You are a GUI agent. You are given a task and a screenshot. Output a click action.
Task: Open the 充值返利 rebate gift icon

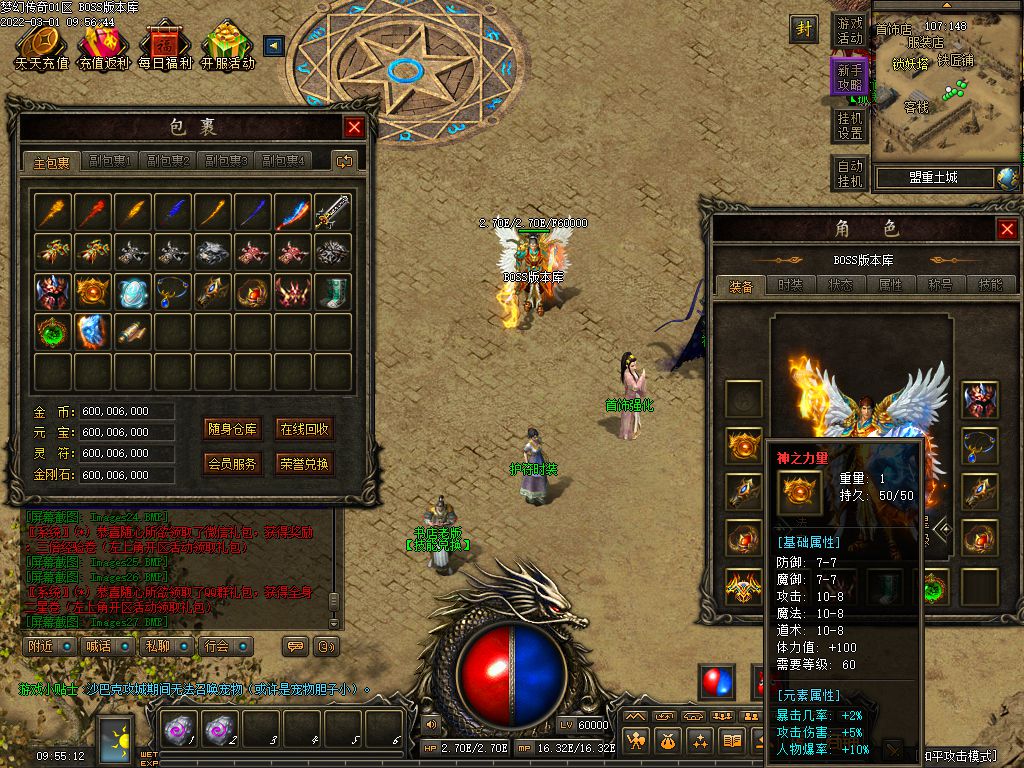104,46
